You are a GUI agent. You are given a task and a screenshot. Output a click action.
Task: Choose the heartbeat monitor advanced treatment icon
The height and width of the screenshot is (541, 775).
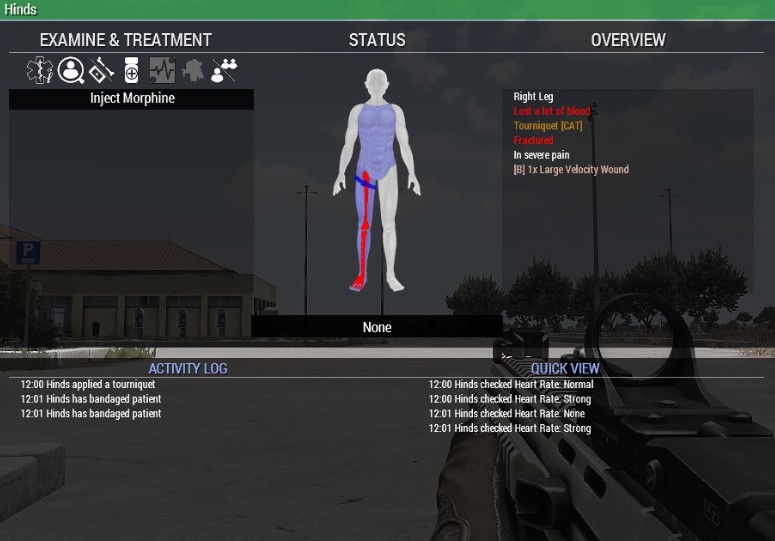tap(162, 71)
